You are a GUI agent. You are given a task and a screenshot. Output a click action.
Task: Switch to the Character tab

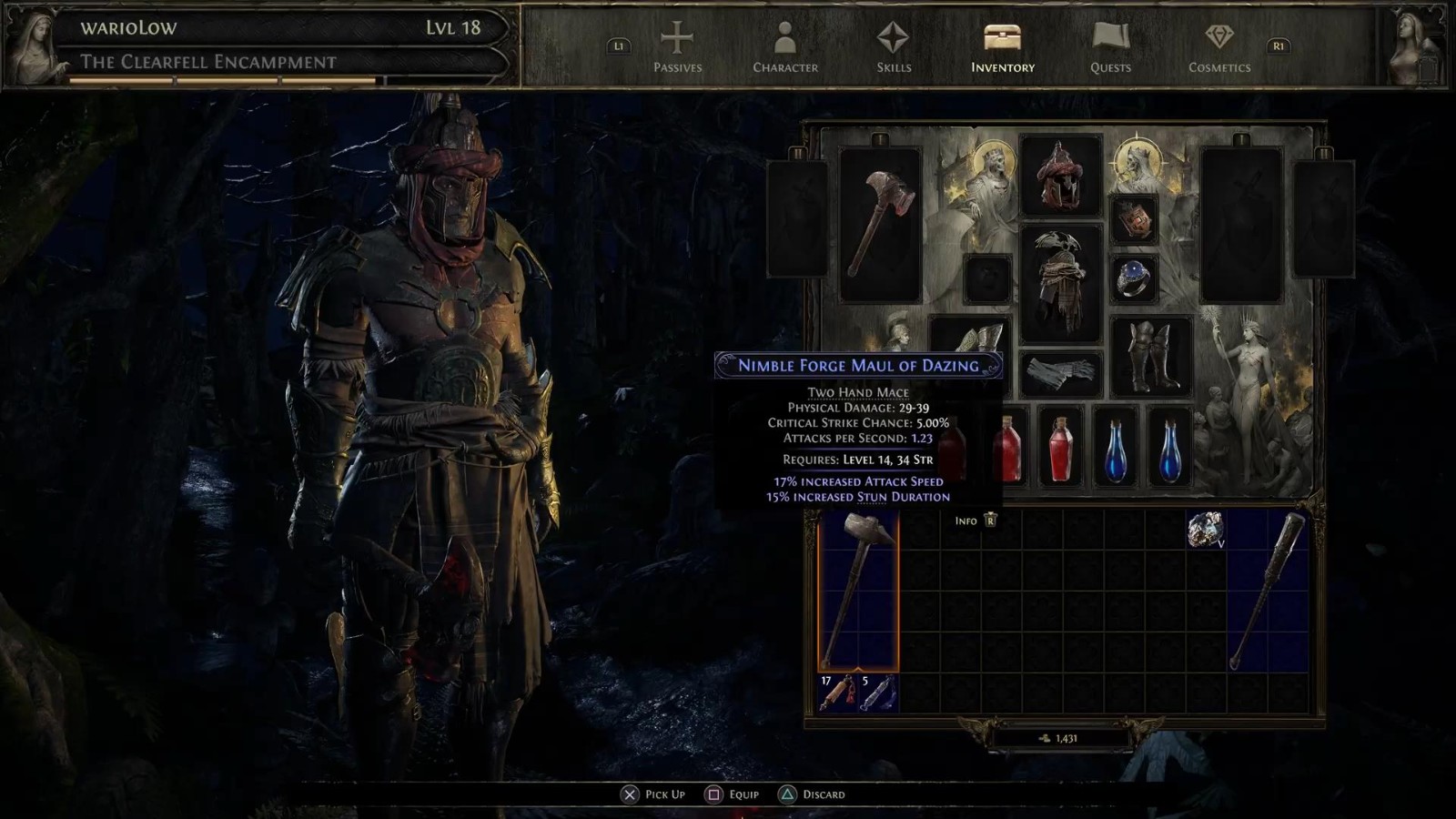[x=784, y=47]
